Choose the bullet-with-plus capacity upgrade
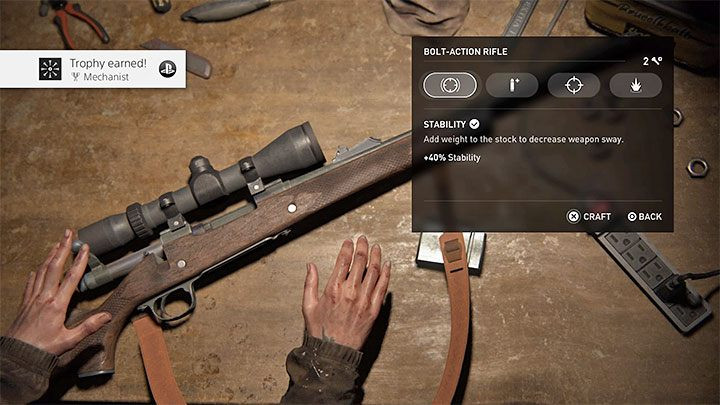The height and width of the screenshot is (405, 720). [x=512, y=85]
